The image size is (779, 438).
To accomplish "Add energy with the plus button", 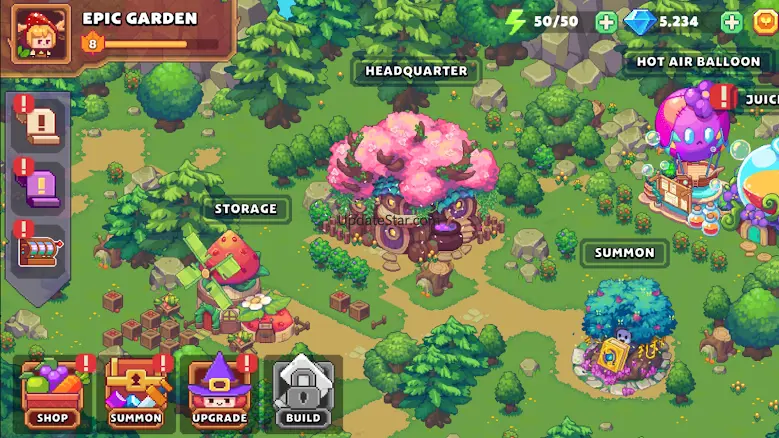I will (x=606, y=22).
